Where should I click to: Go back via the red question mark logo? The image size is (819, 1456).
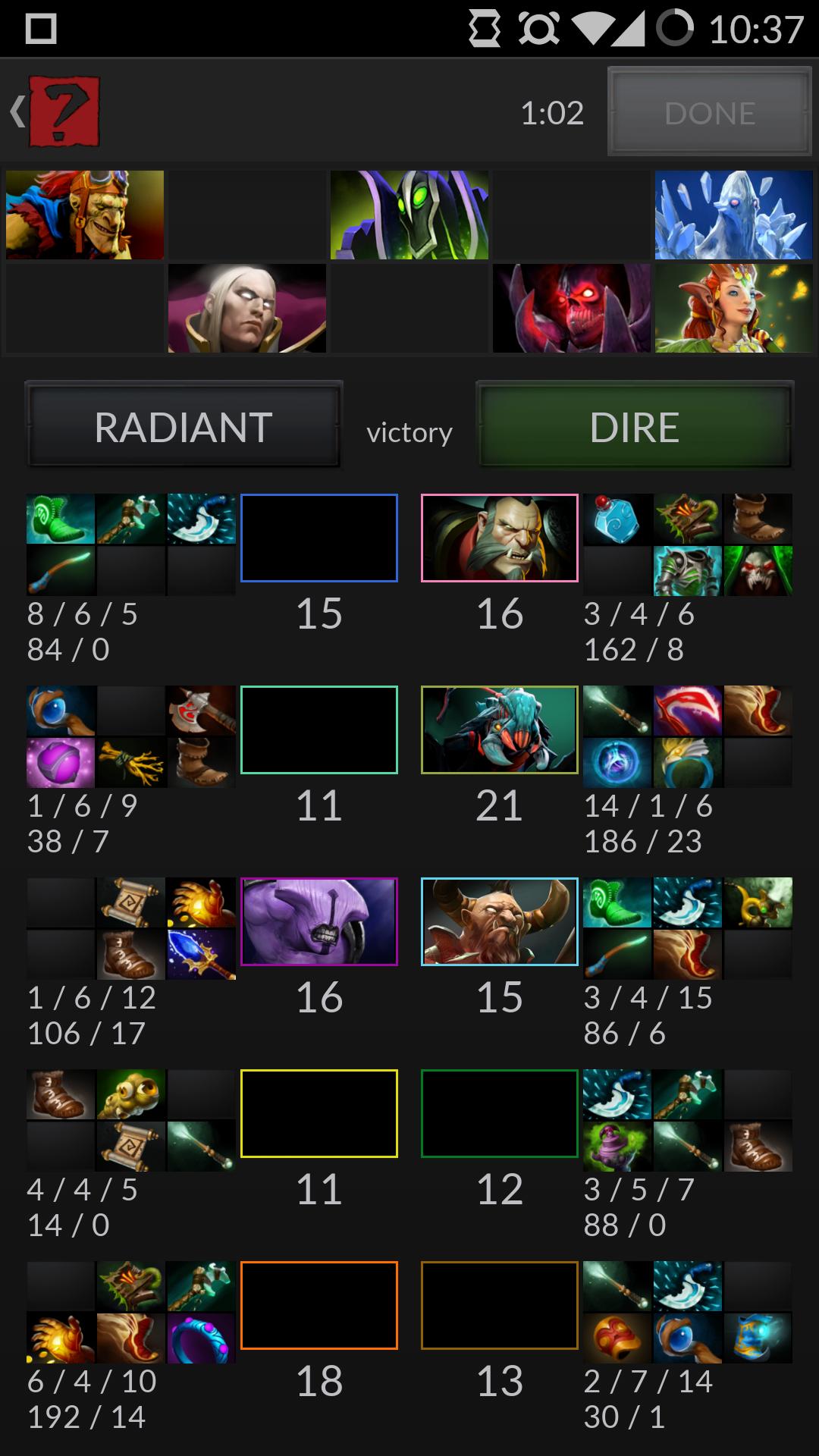(x=64, y=111)
